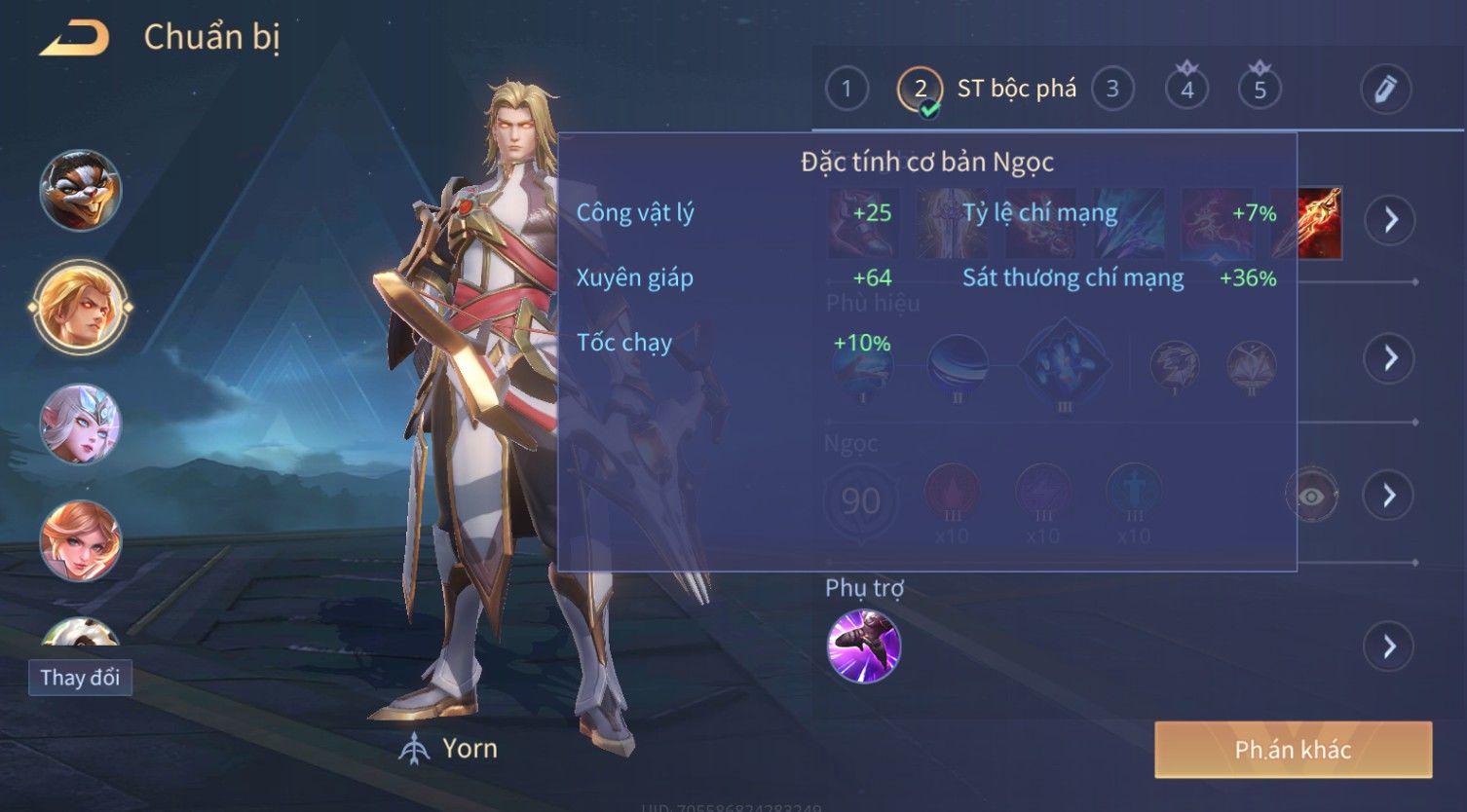Pick the raccoon hero portrait

[x=80, y=190]
